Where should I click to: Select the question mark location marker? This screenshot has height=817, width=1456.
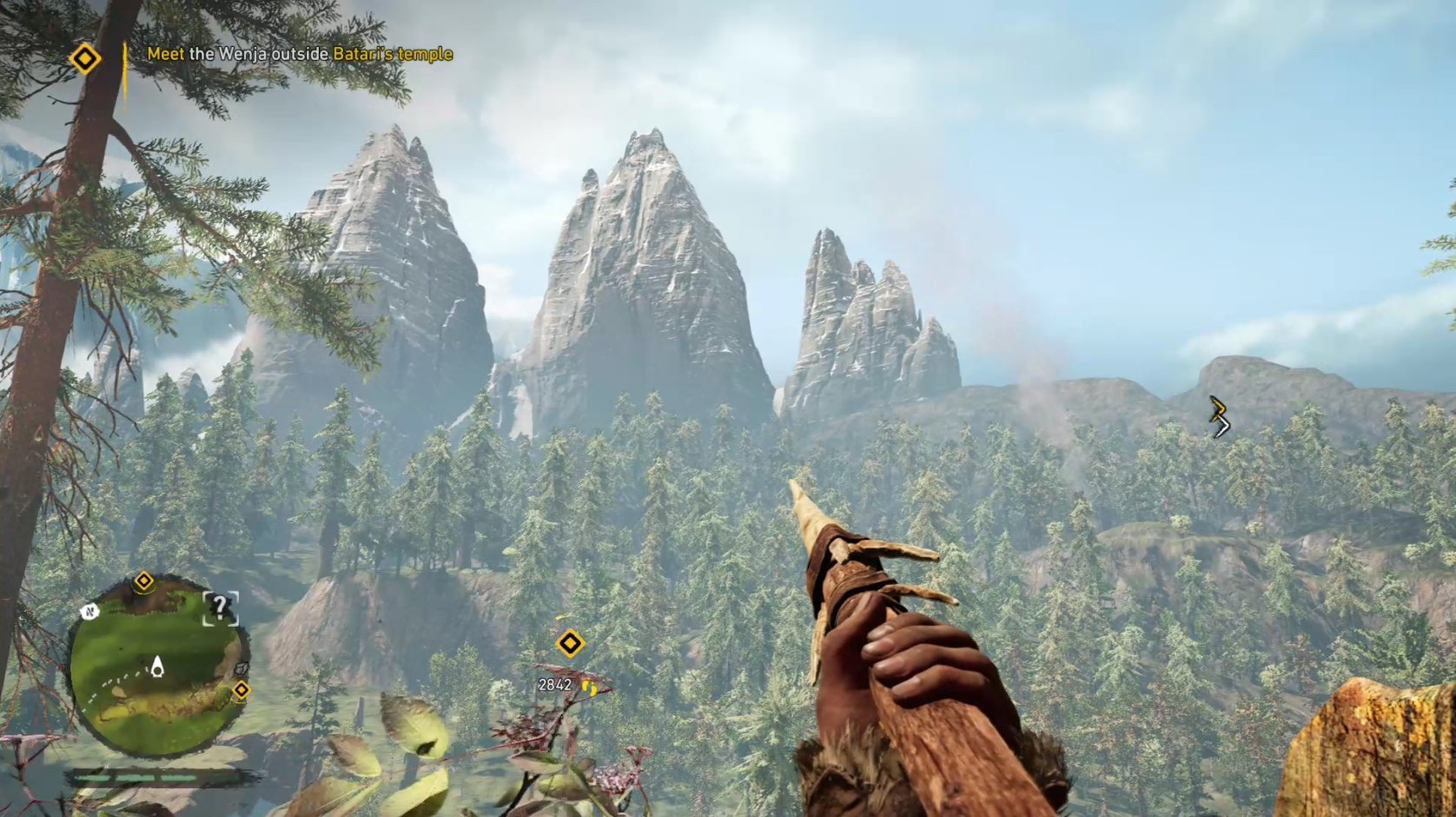click(220, 607)
